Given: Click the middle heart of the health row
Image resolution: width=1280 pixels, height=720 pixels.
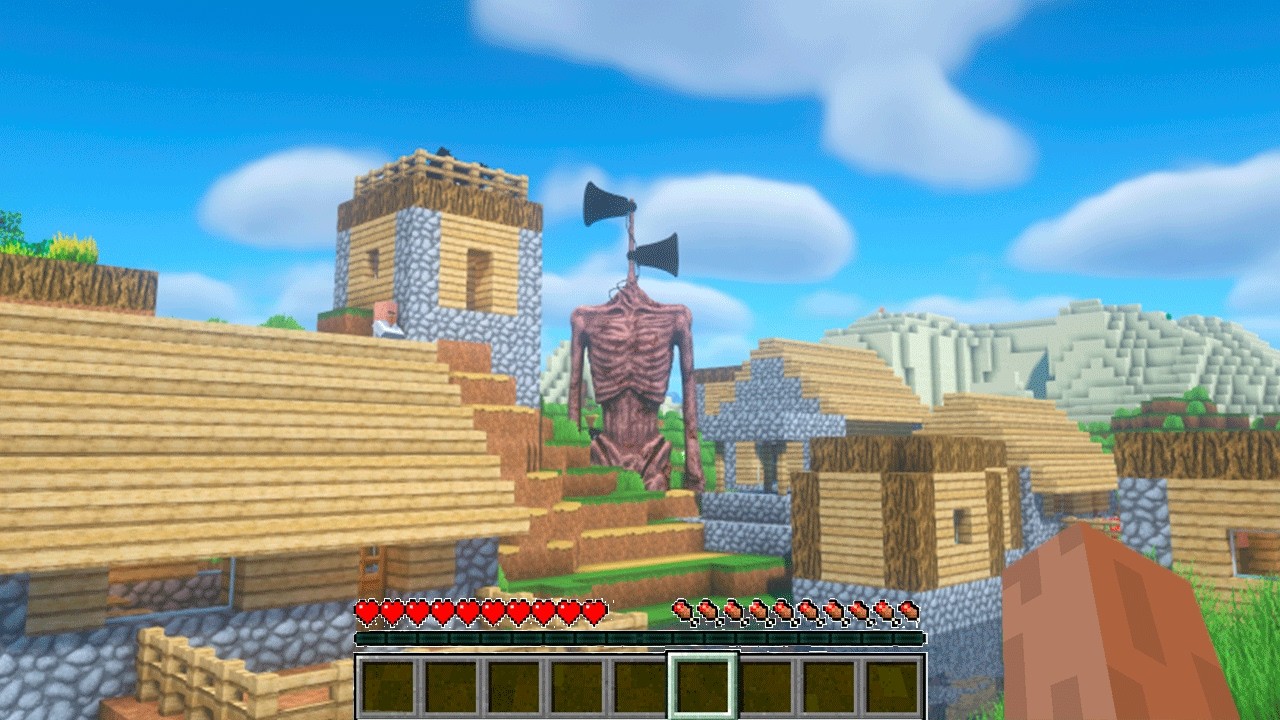Looking at the screenshot, I should click(x=482, y=610).
